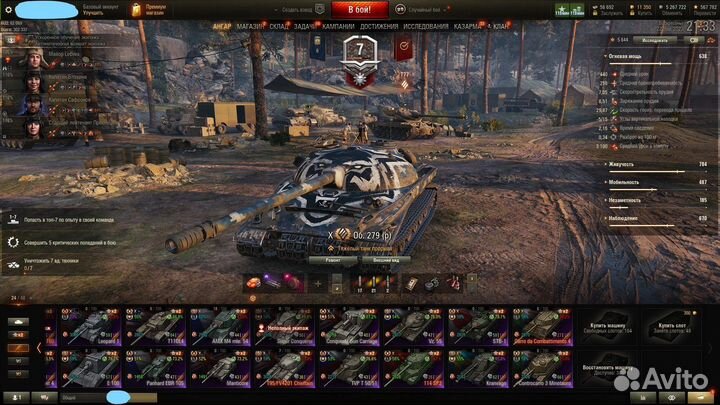Open the КАМПАНИИ tab
The image size is (720, 405).
click(338, 26)
